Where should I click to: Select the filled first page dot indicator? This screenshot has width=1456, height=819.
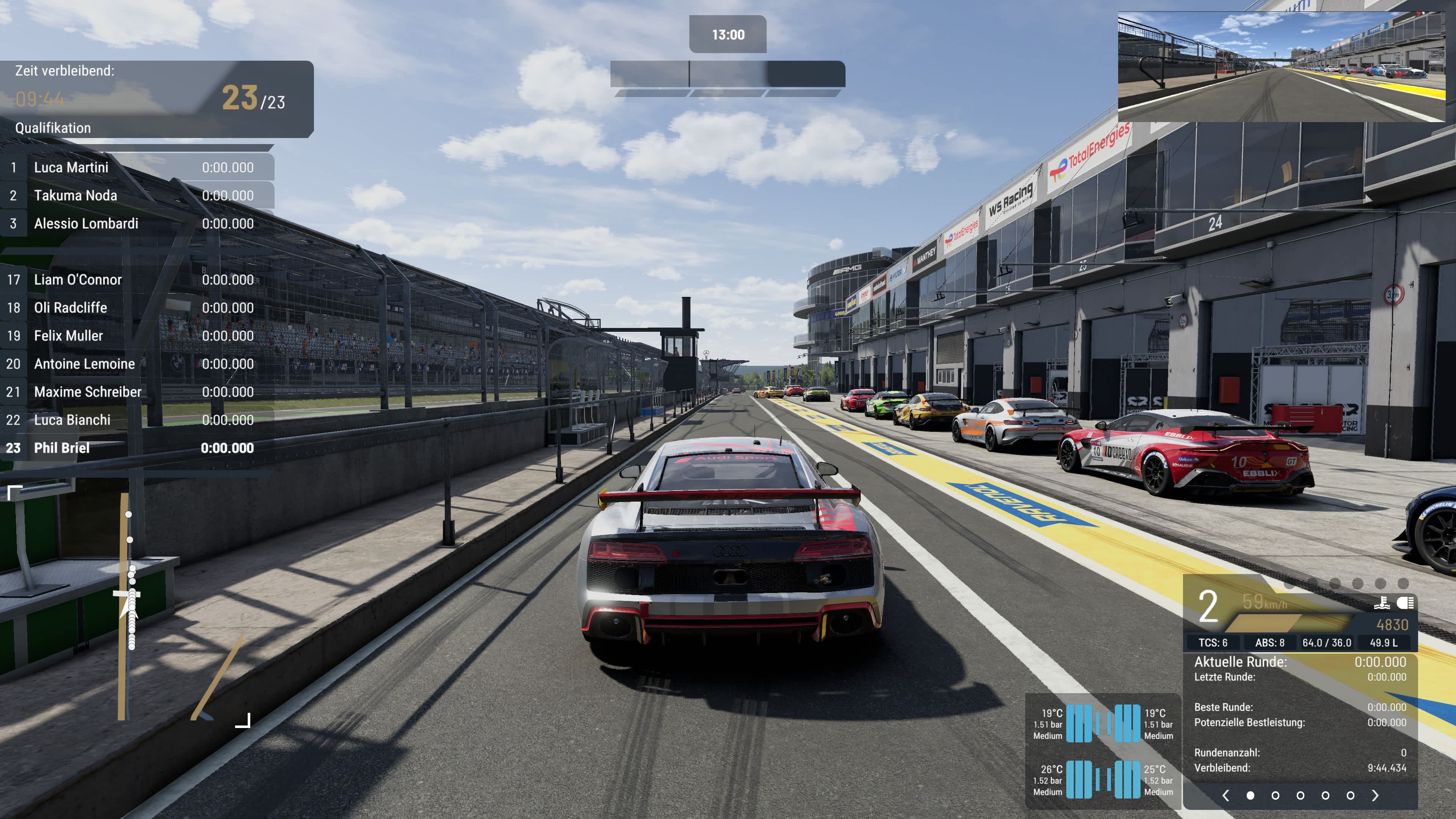[x=1250, y=795]
